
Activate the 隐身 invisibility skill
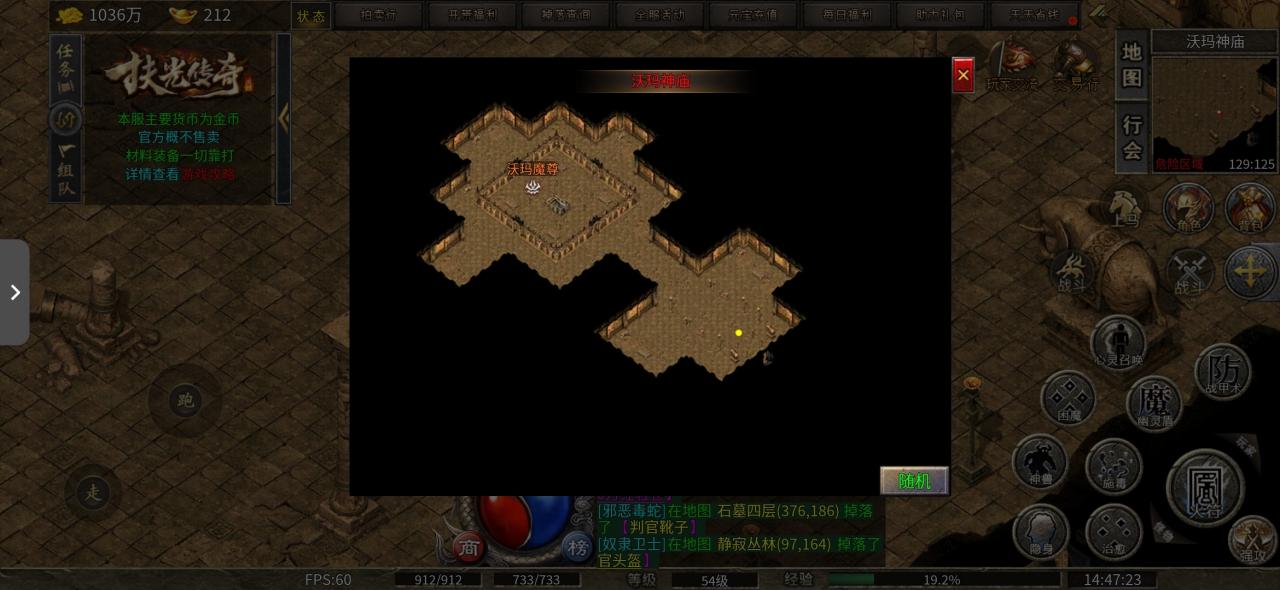click(1040, 531)
